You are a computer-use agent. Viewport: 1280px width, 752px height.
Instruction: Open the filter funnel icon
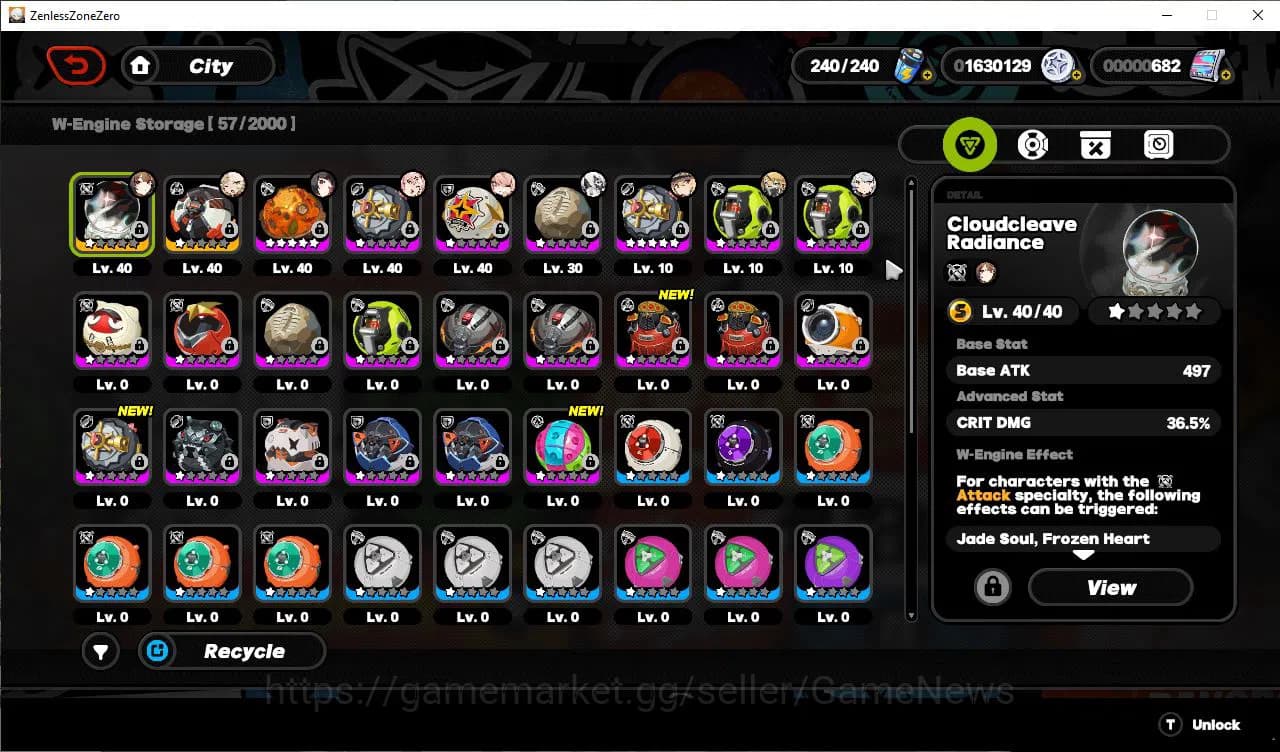coord(100,651)
